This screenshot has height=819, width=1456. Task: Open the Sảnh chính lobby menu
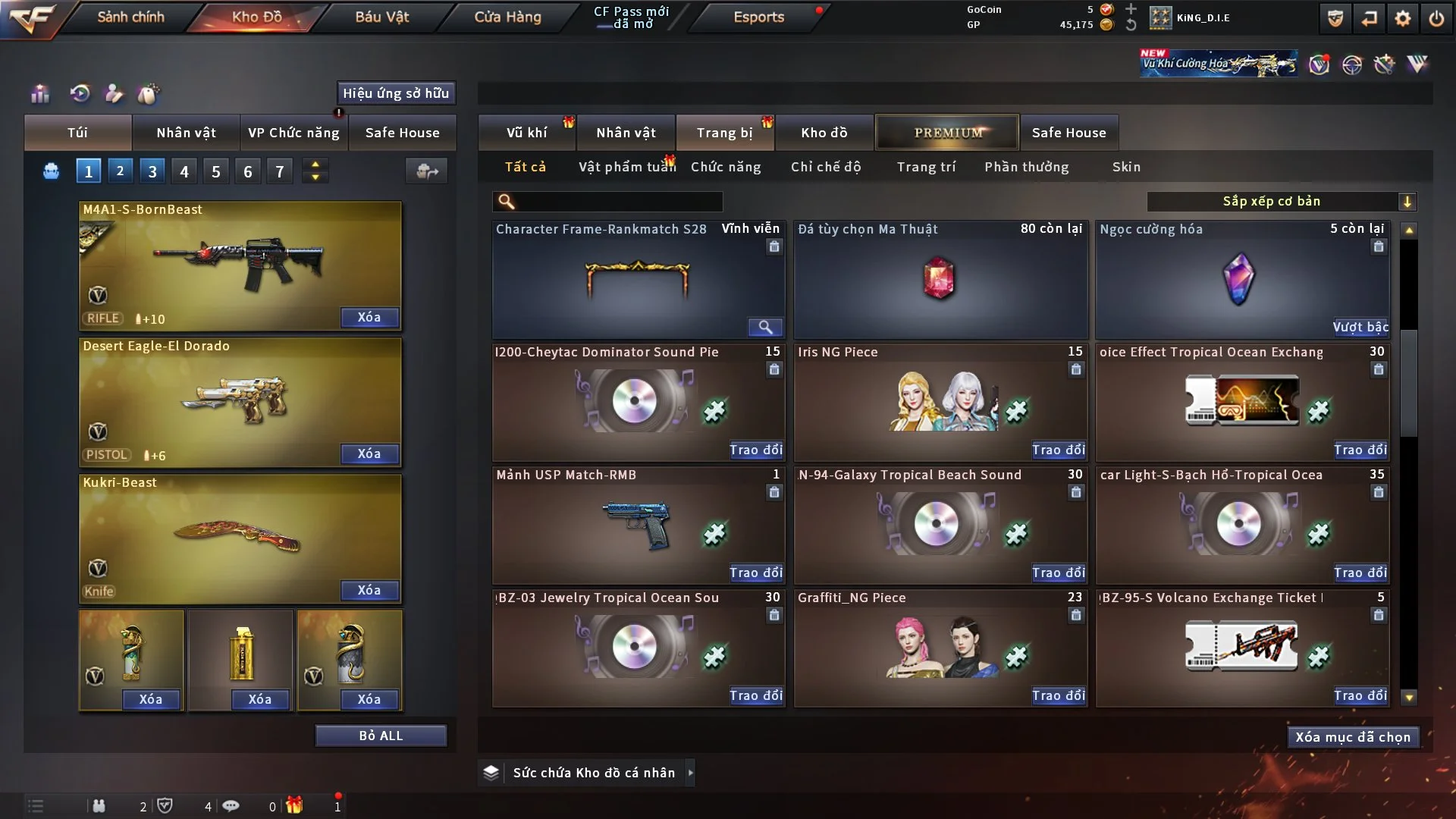click(x=130, y=17)
